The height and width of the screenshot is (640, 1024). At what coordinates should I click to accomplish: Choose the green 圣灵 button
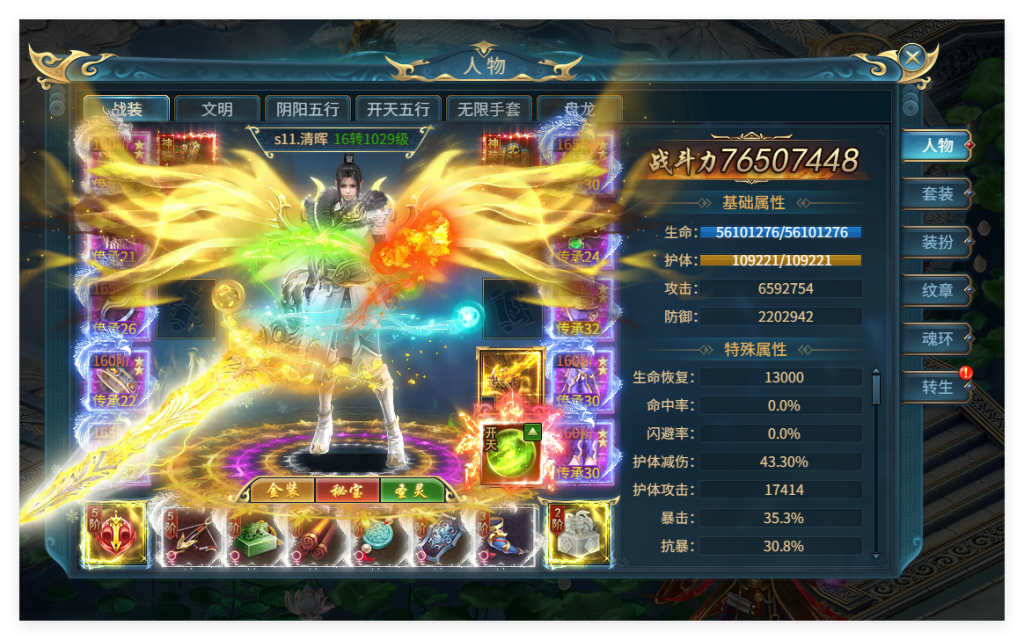[x=412, y=491]
